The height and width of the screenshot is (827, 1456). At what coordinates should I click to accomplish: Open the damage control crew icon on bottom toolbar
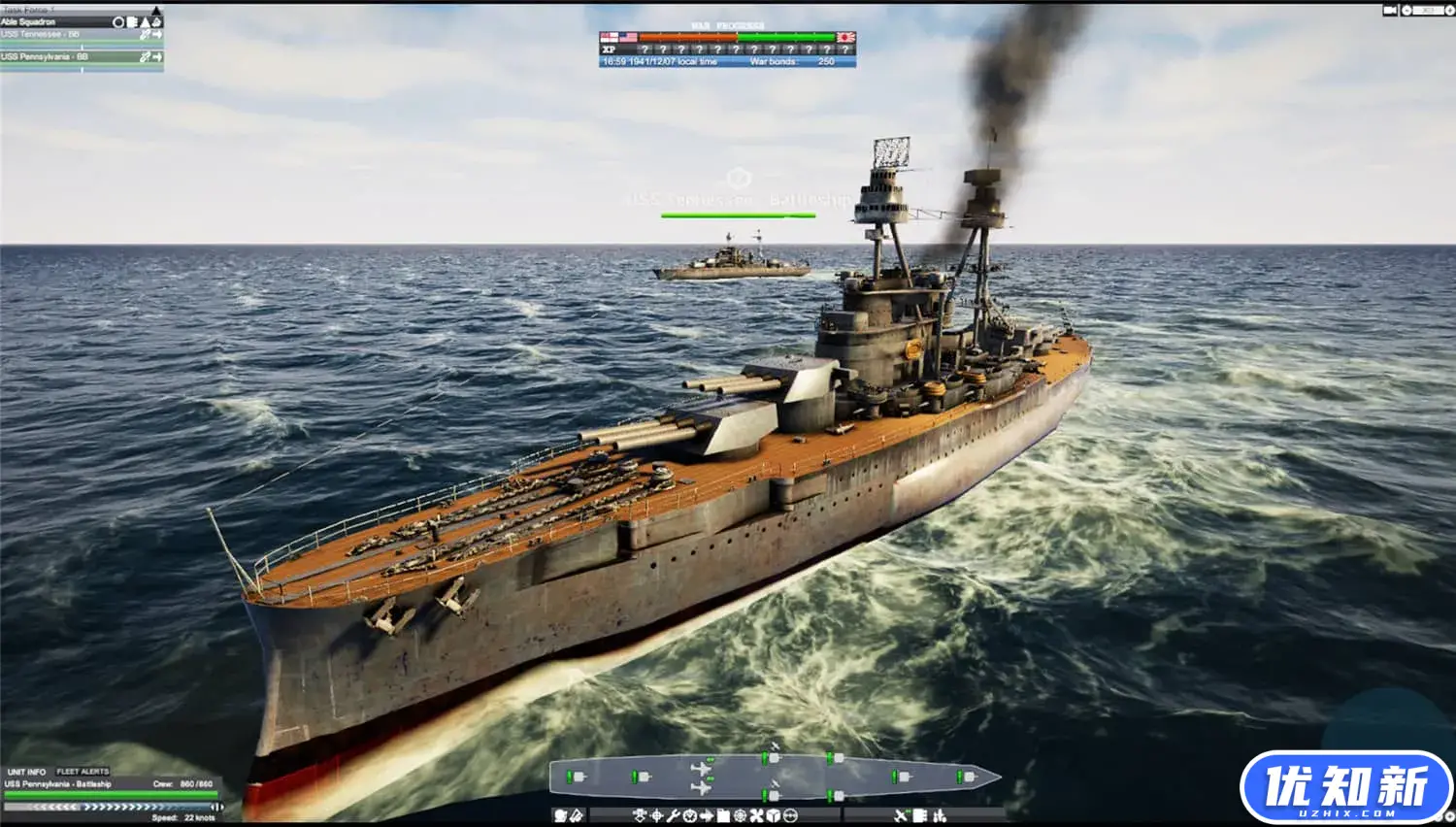[639, 816]
